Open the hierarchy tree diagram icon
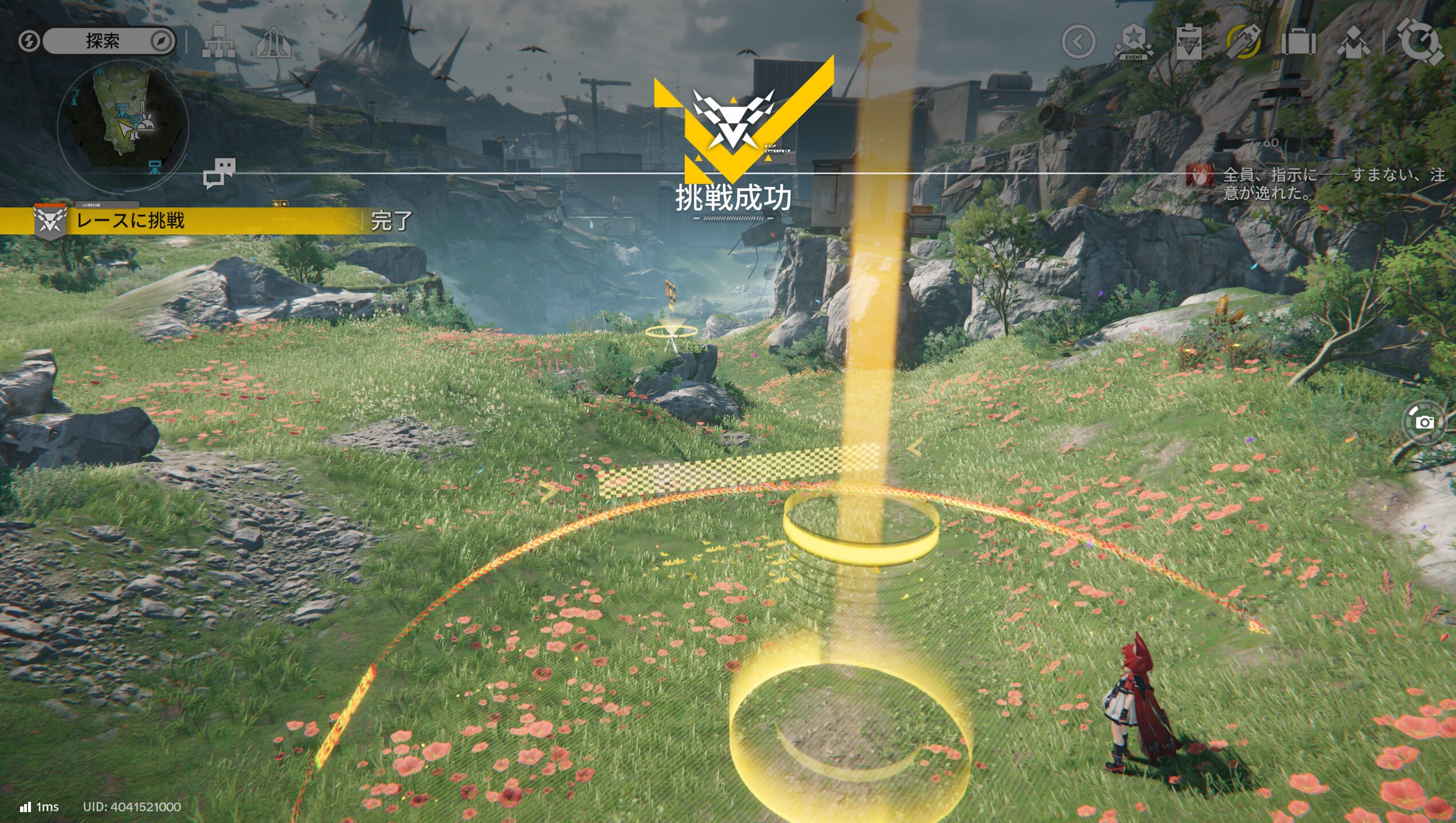This screenshot has width=1456, height=823. [x=218, y=42]
